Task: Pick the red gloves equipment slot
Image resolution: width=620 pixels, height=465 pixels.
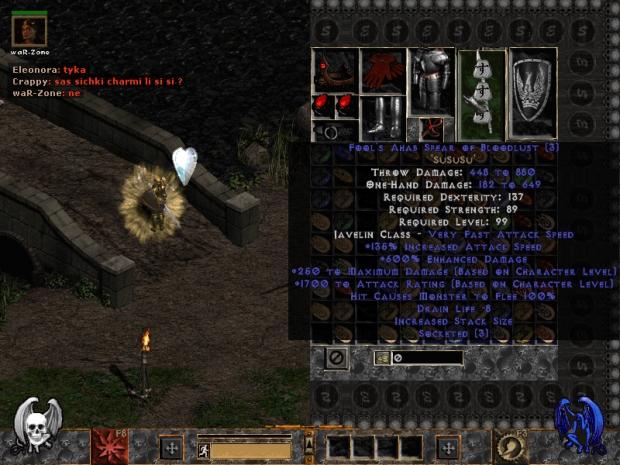Action: point(383,71)
